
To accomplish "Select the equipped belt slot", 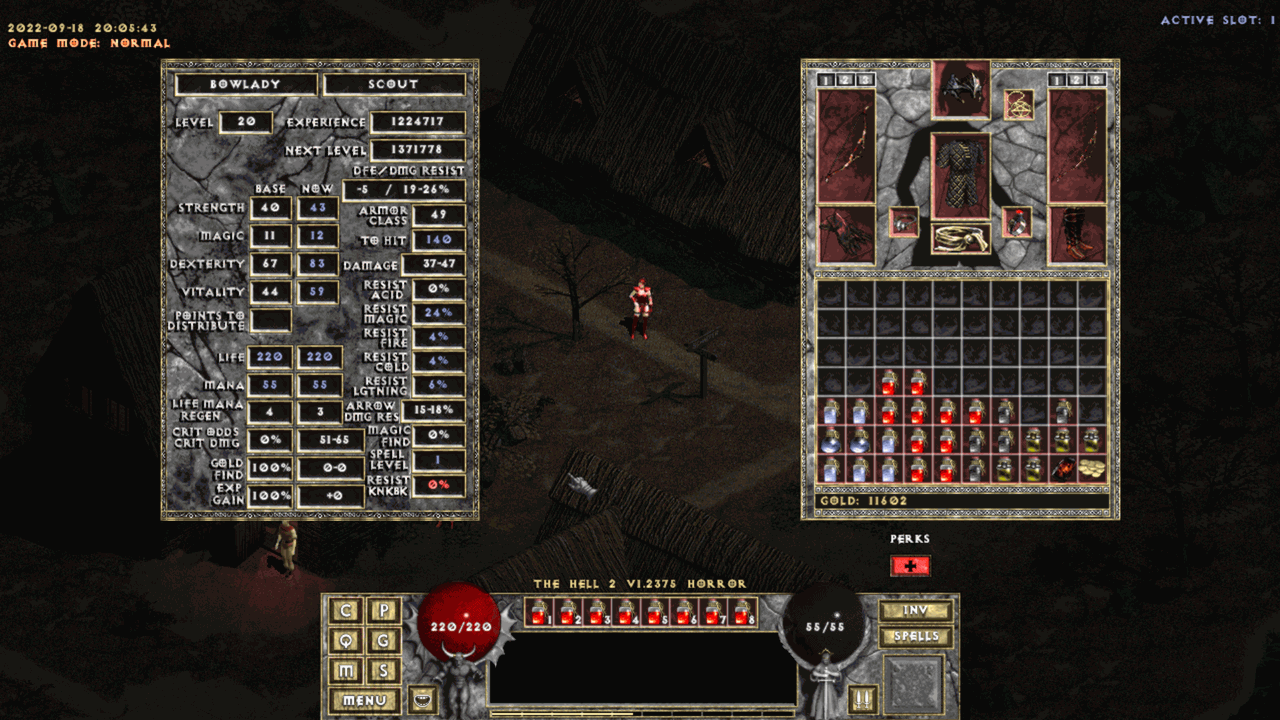I will tap(961, 238).
